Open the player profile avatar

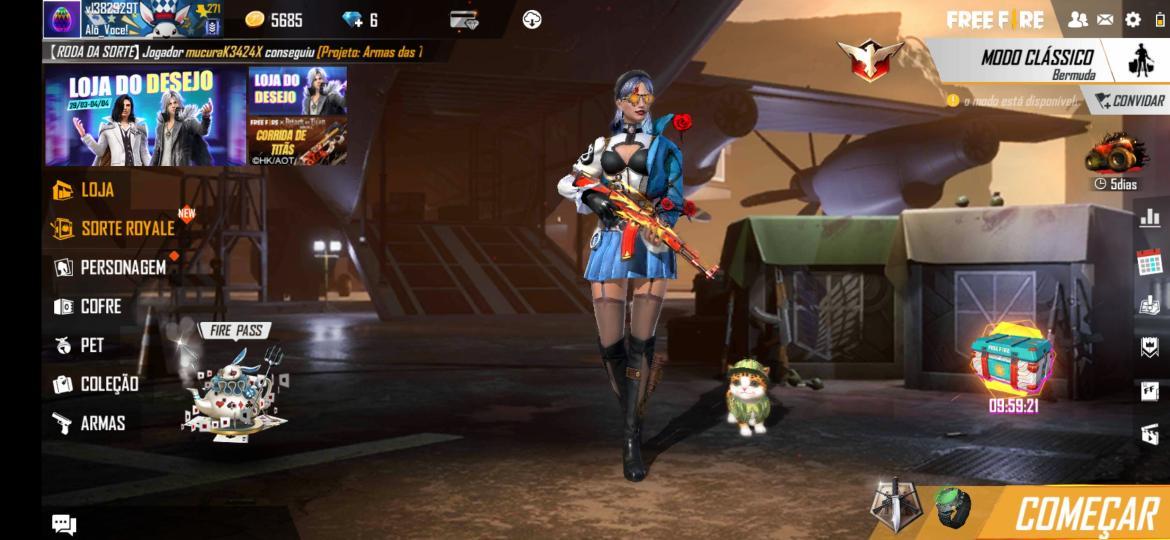pyautogui.click(x=62, y=19)
